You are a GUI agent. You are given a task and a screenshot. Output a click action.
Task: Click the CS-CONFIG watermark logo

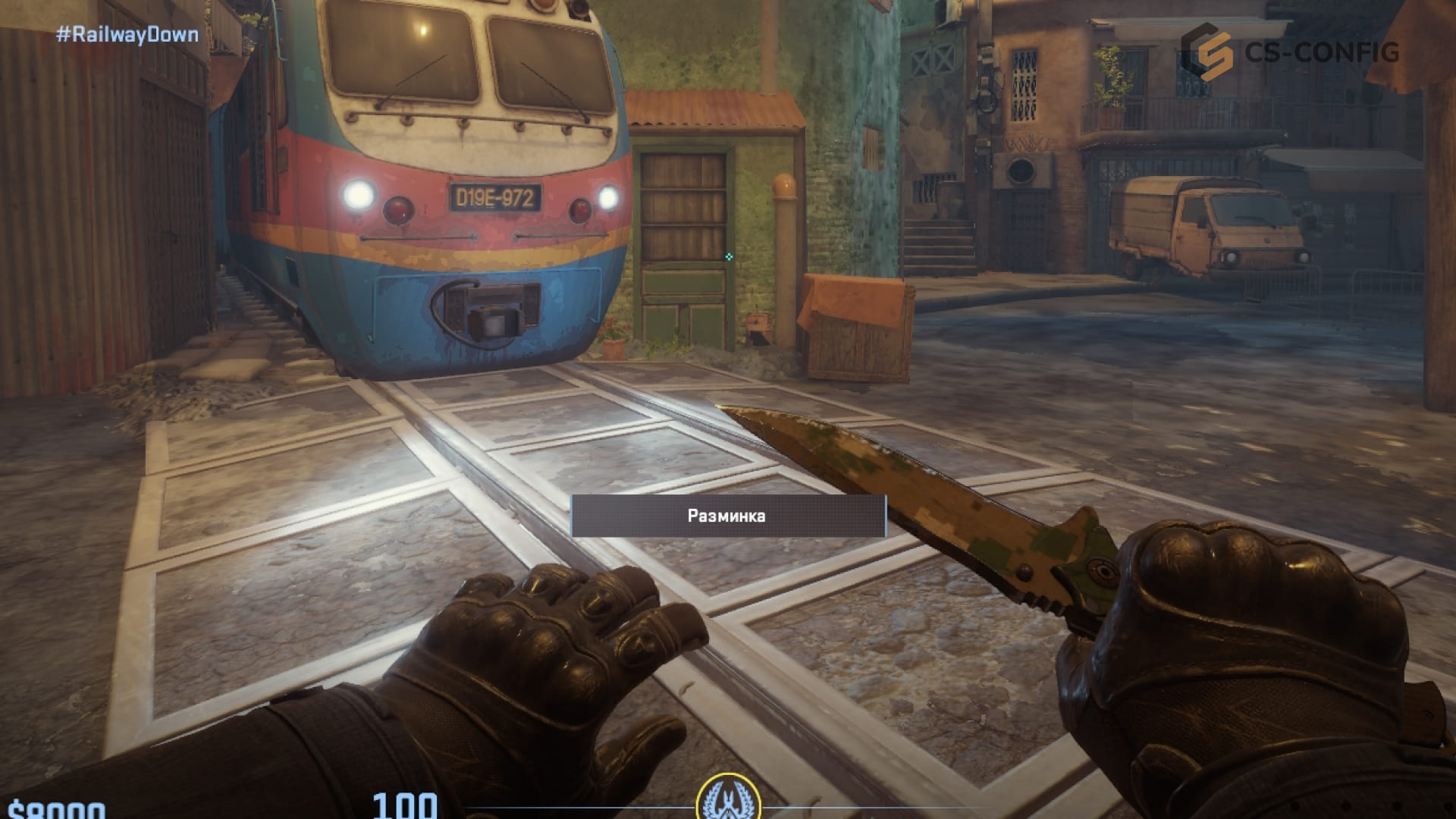tap(1288, 51)
